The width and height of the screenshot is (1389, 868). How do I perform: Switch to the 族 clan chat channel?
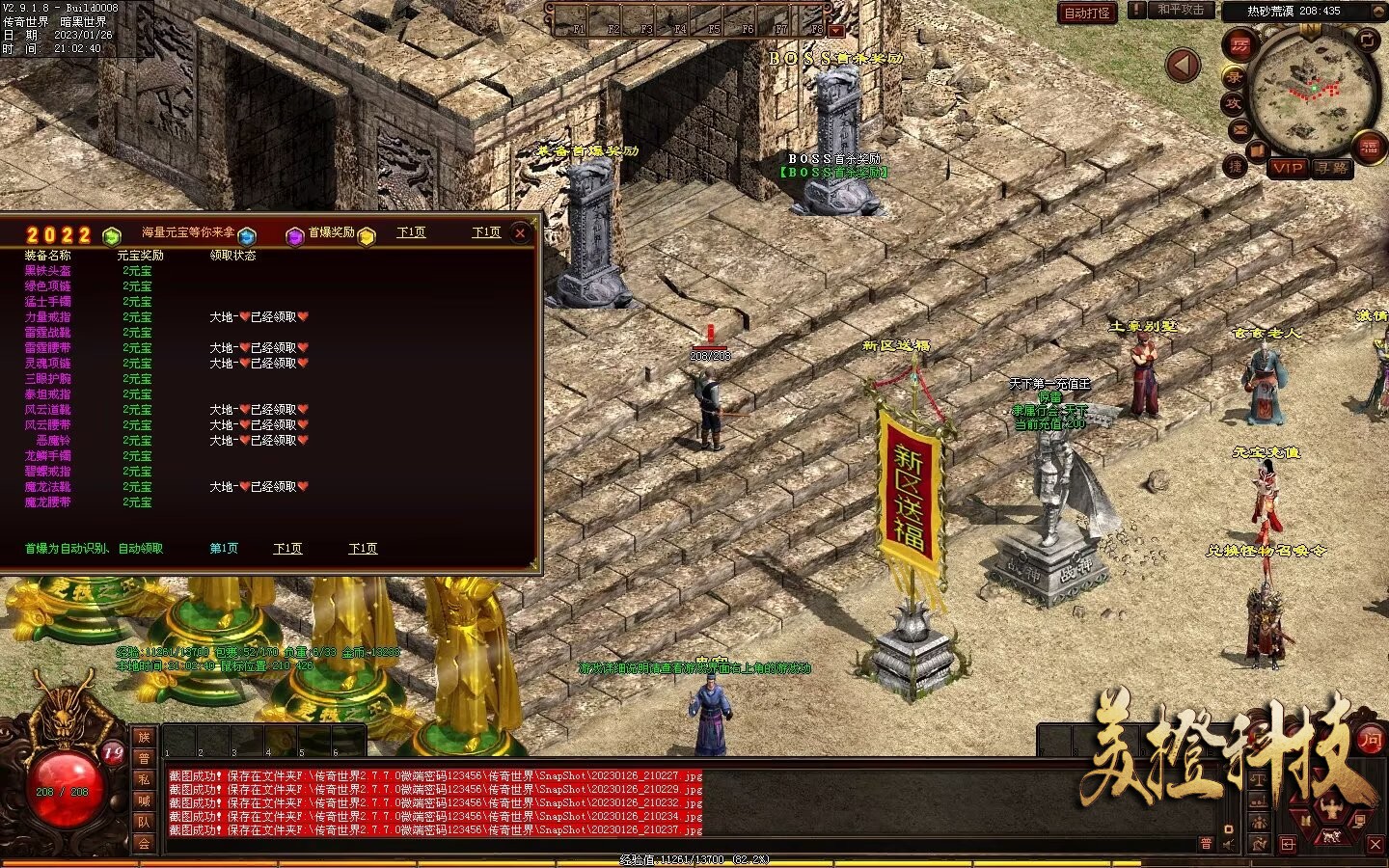144,737
